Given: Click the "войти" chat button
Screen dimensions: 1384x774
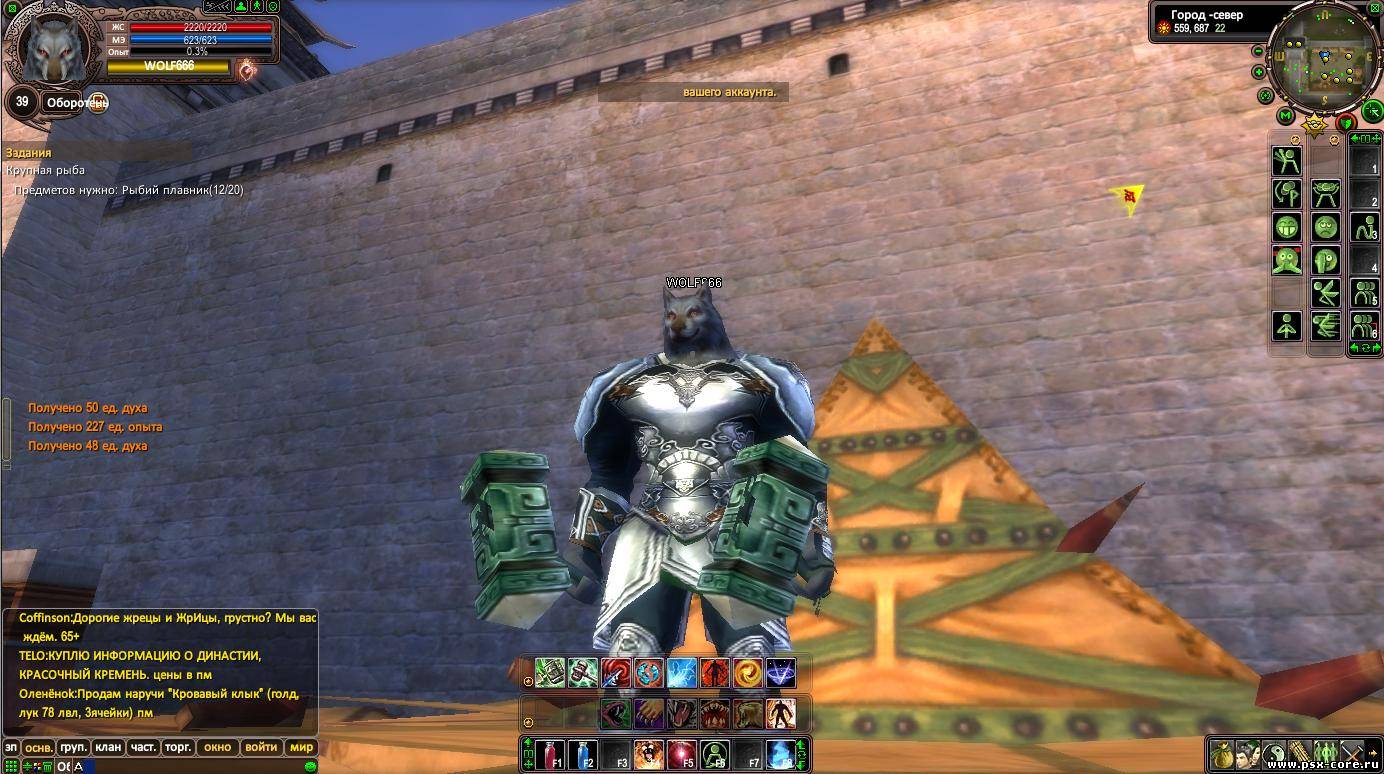Looking at the screenshot, I should 261,747.
